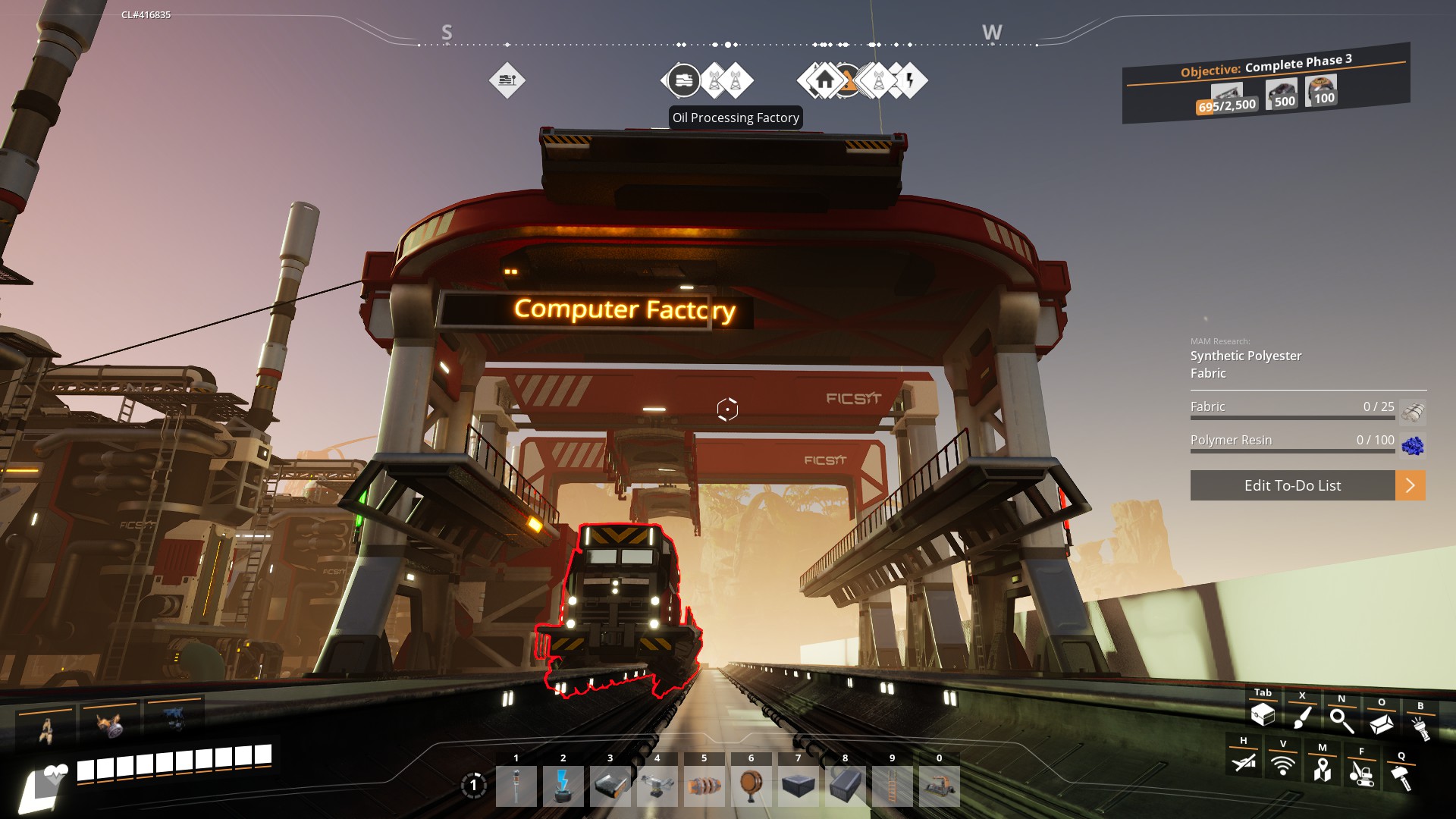Select the home marker on the compass
The width and height of the screenshot is (1456, 819).
[x=824, y=80]
